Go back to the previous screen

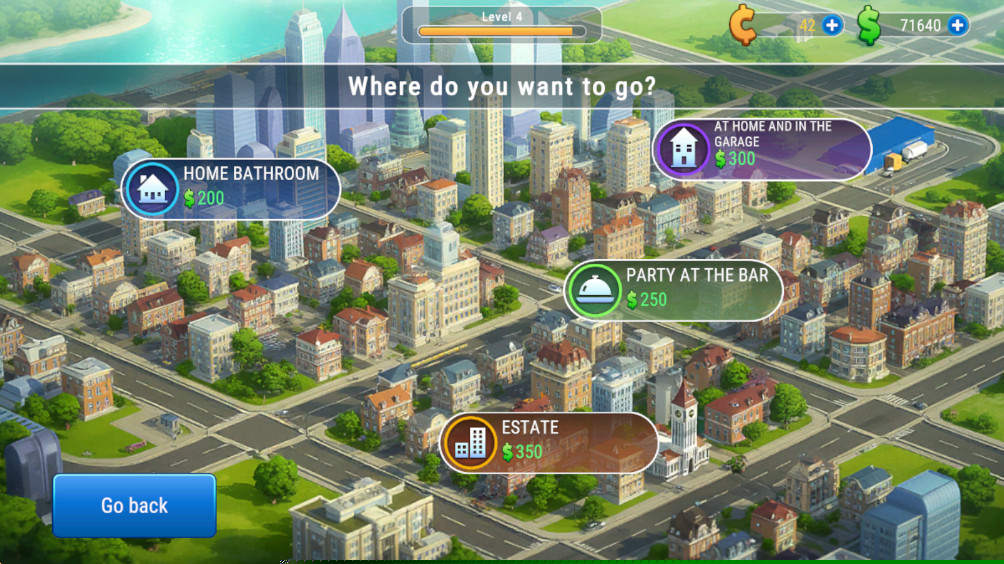134,506
